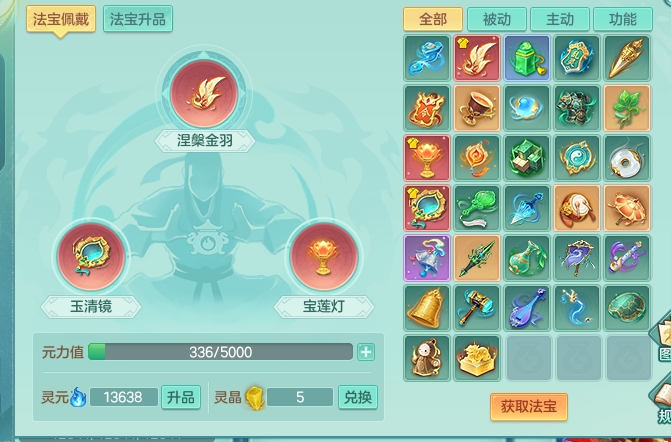Click the 升品 button beside 灵元

click(x=181, y=397)
